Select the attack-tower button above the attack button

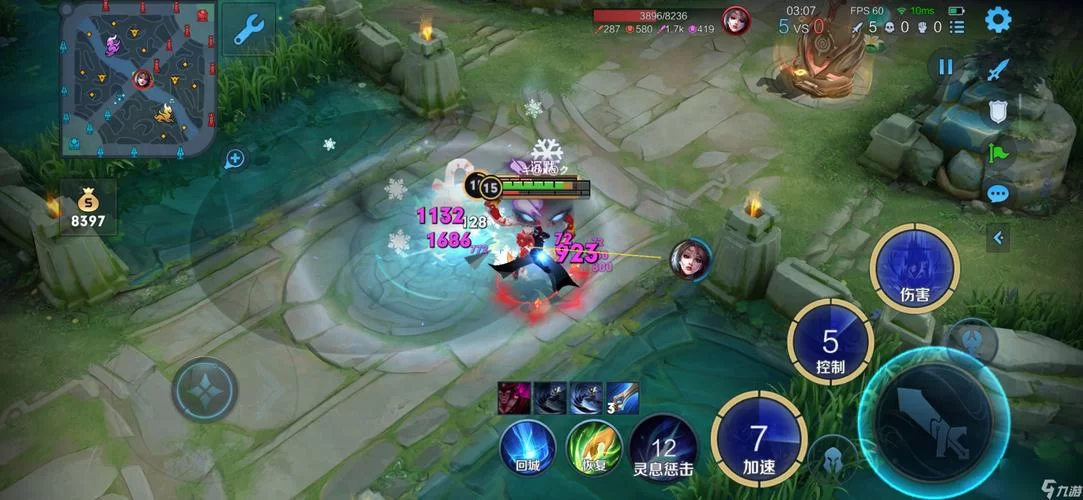pyautogui.click(x=972, y=340)
